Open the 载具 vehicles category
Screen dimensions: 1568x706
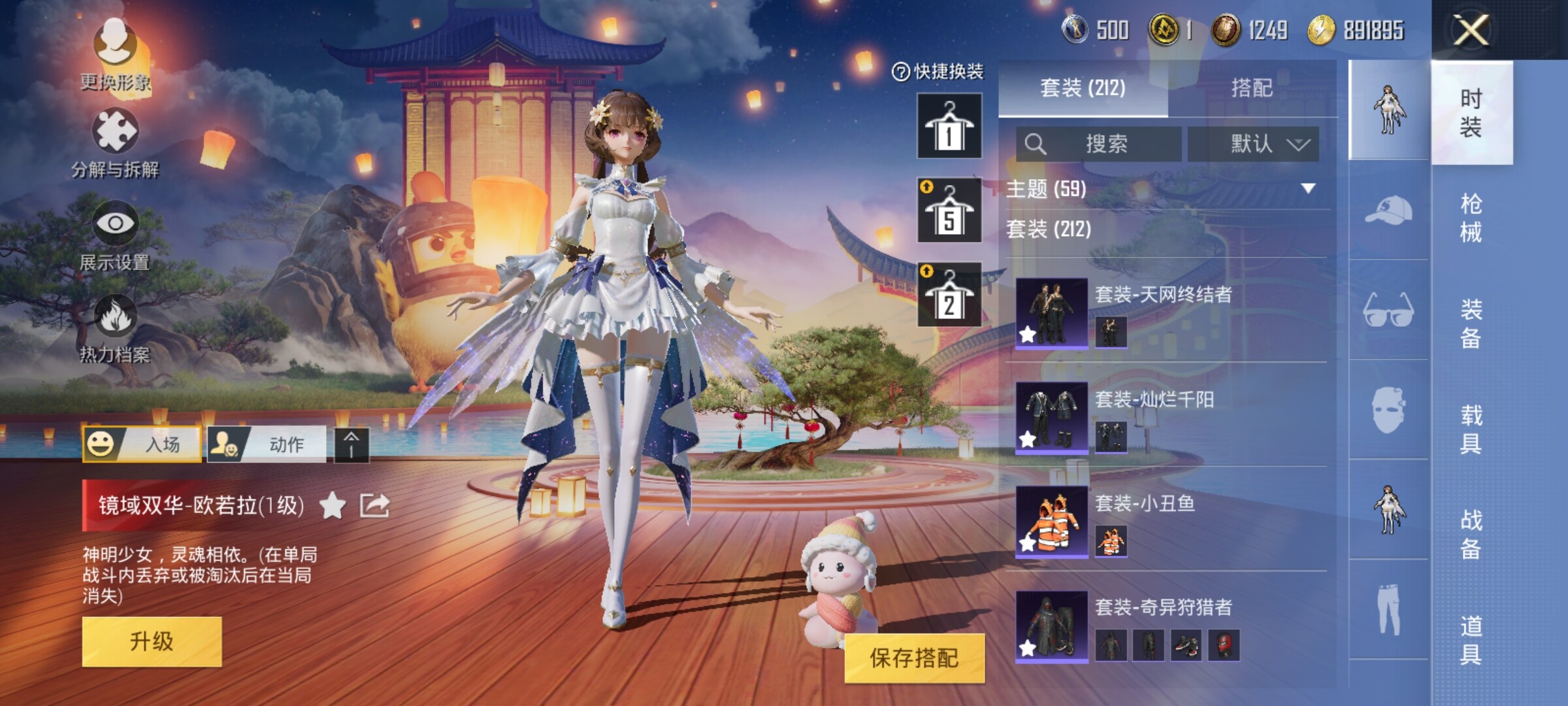pos(1471,429)
